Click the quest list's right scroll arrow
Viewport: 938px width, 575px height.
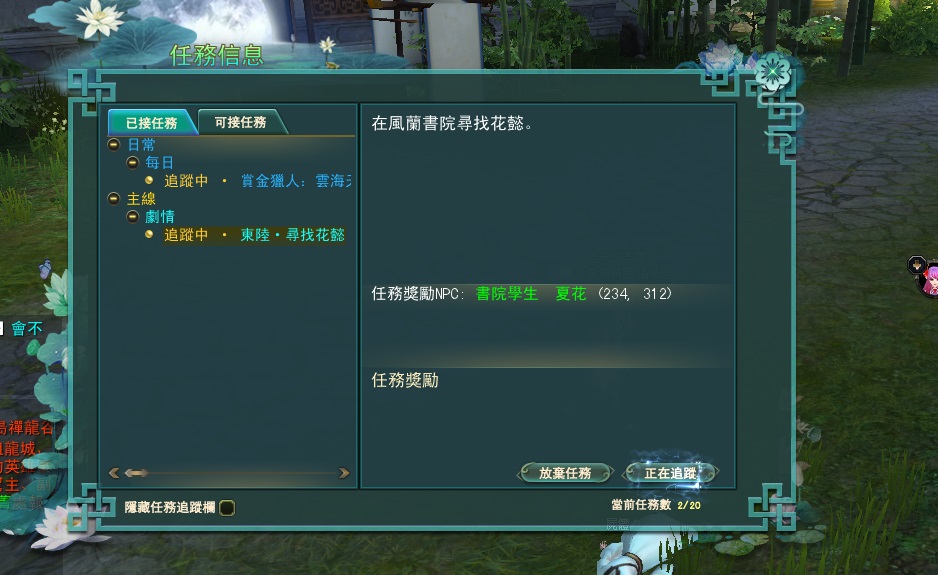pos(344,473)
